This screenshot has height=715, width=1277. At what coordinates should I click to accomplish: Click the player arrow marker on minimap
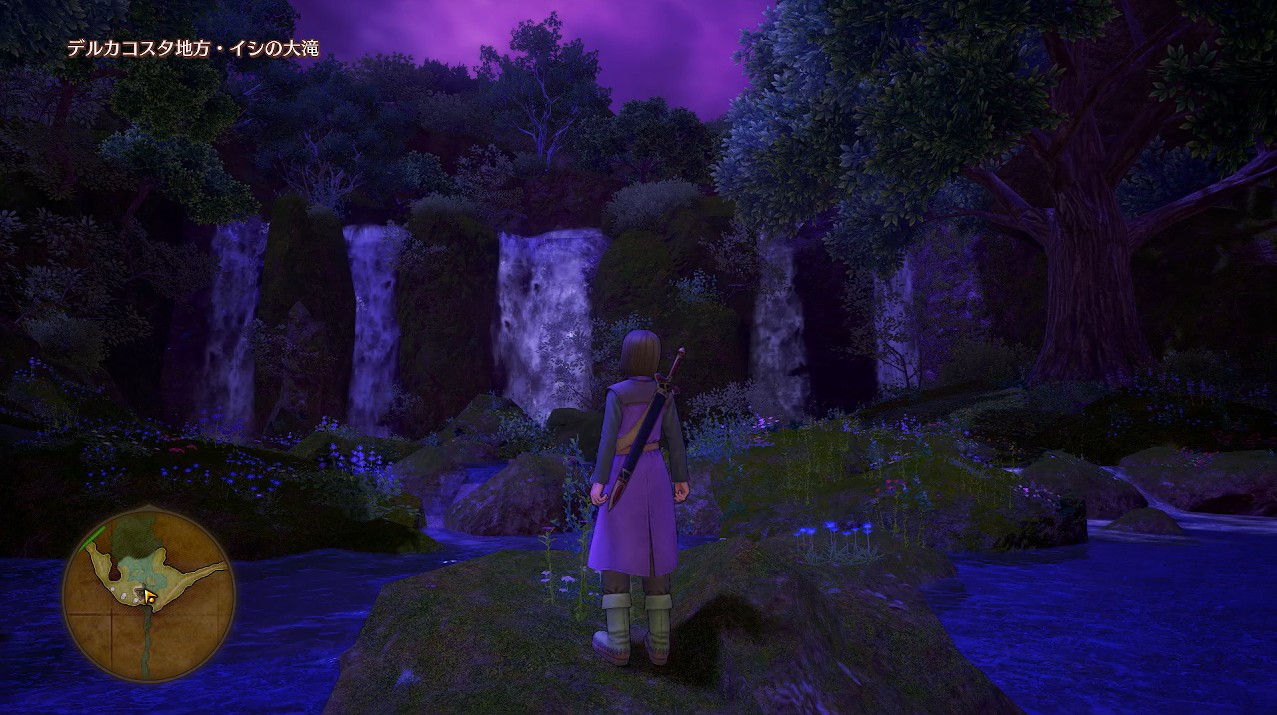pyautogui.click(x=150, y=597)
